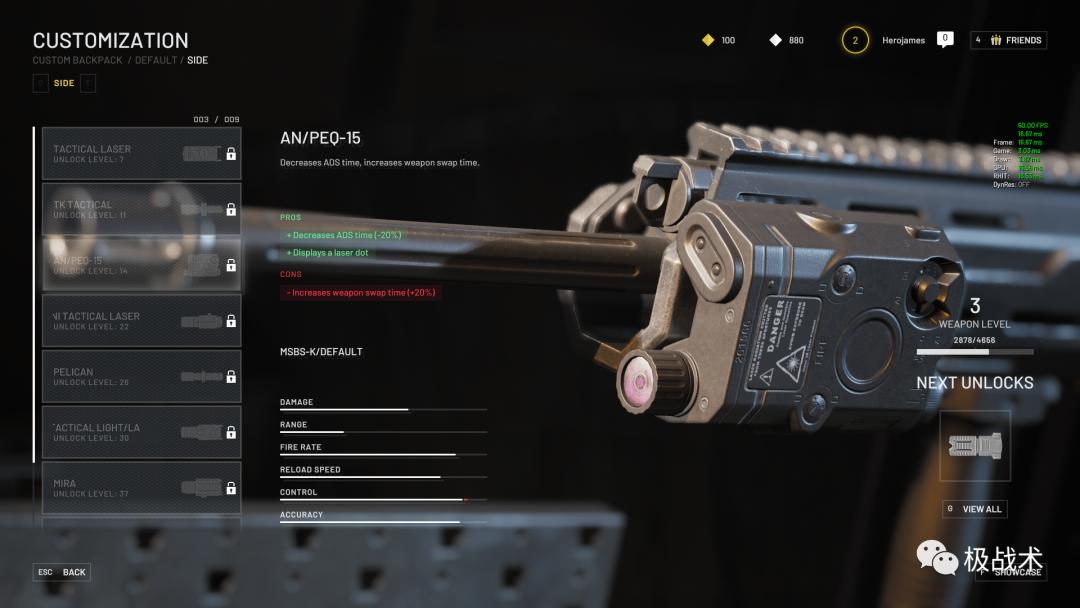Open the View All unlocks list
This screenshot has height=608, width=1080.
point(974,509)
